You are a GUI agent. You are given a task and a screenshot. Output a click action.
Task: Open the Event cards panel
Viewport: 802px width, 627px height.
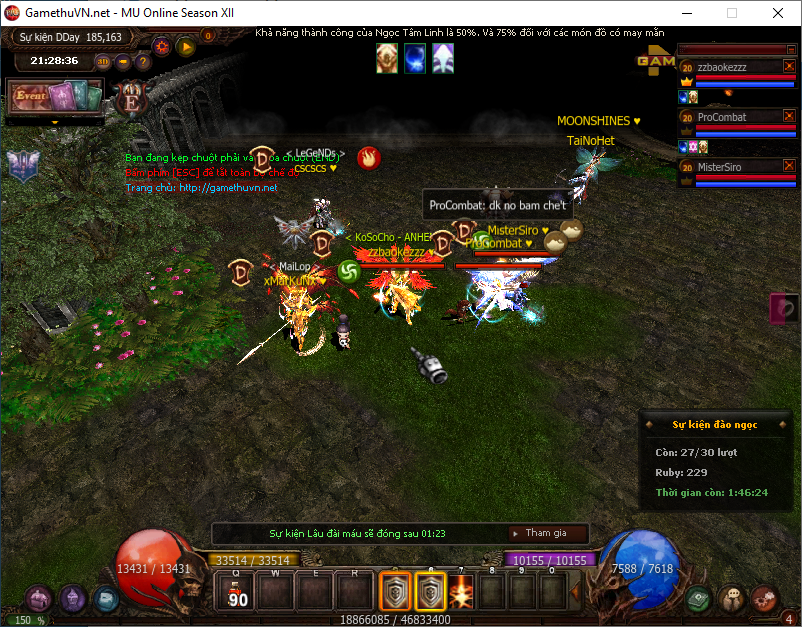[56, 98]
